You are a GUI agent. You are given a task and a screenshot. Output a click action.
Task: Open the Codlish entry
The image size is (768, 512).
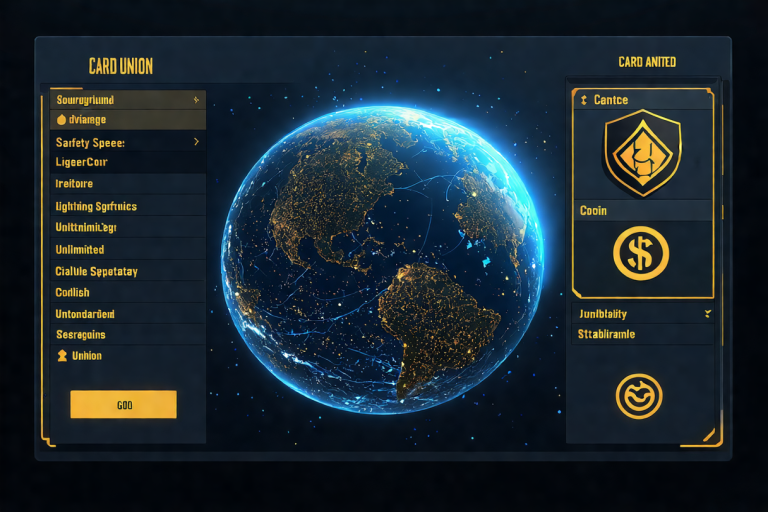[x=127, y=292]
